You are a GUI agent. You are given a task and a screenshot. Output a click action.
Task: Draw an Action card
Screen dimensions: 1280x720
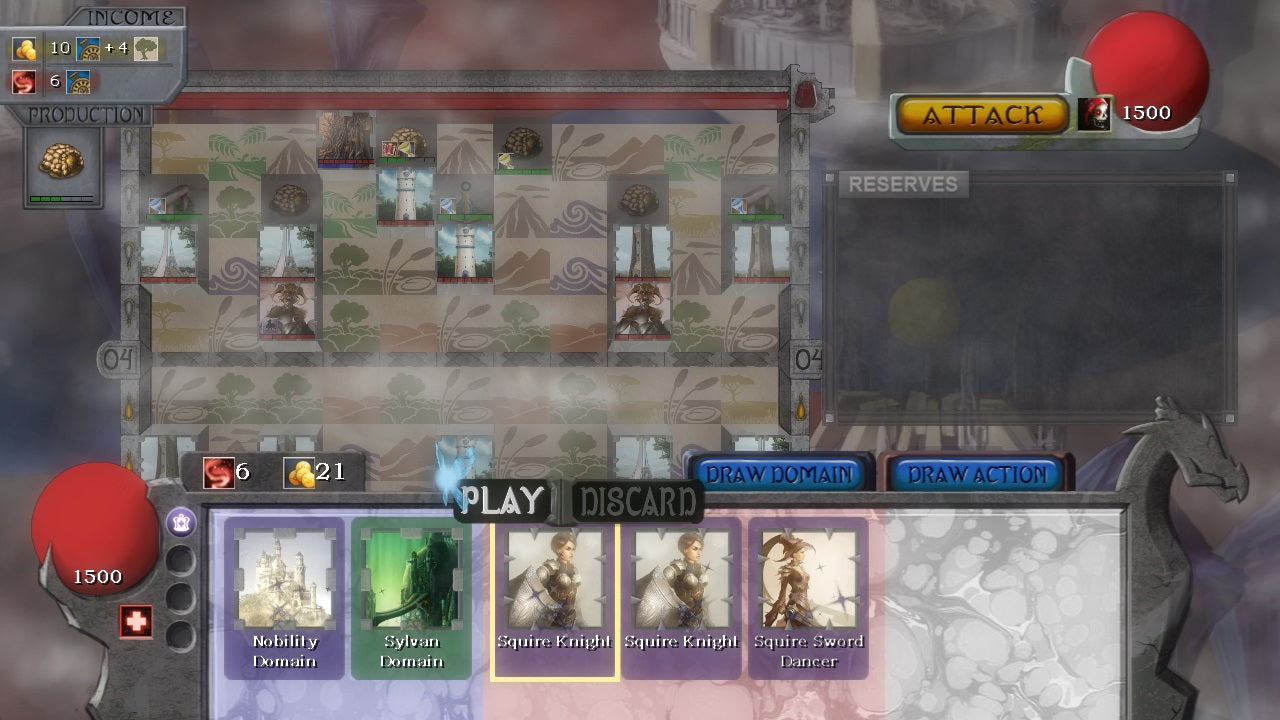[x=976, y=475]
